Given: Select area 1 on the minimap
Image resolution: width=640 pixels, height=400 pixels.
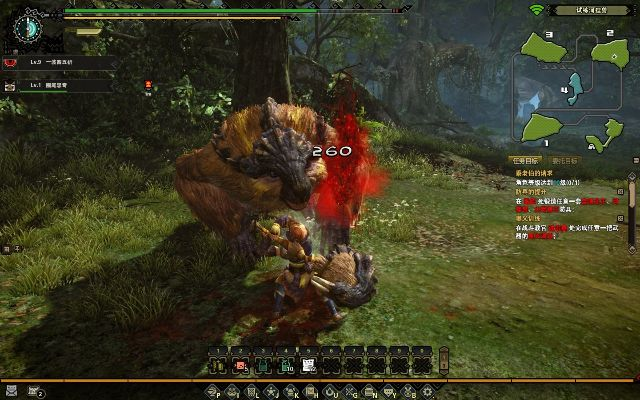Looking at the screenshot, I should (x=541, y=128).
